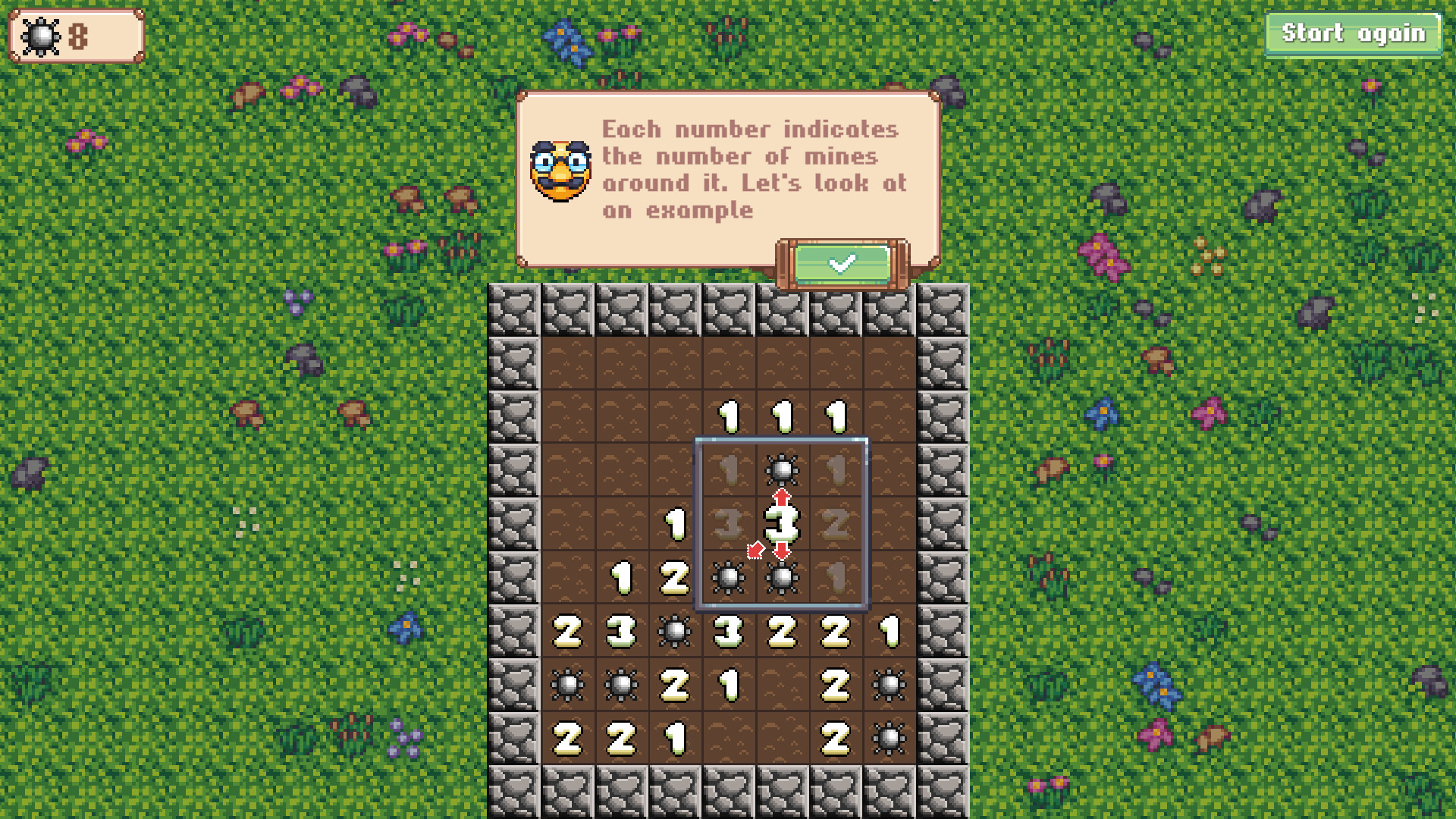Click the mine icon in the counter panel
This screenshot has height=819, width=1456.
click(x=39, y=34)
